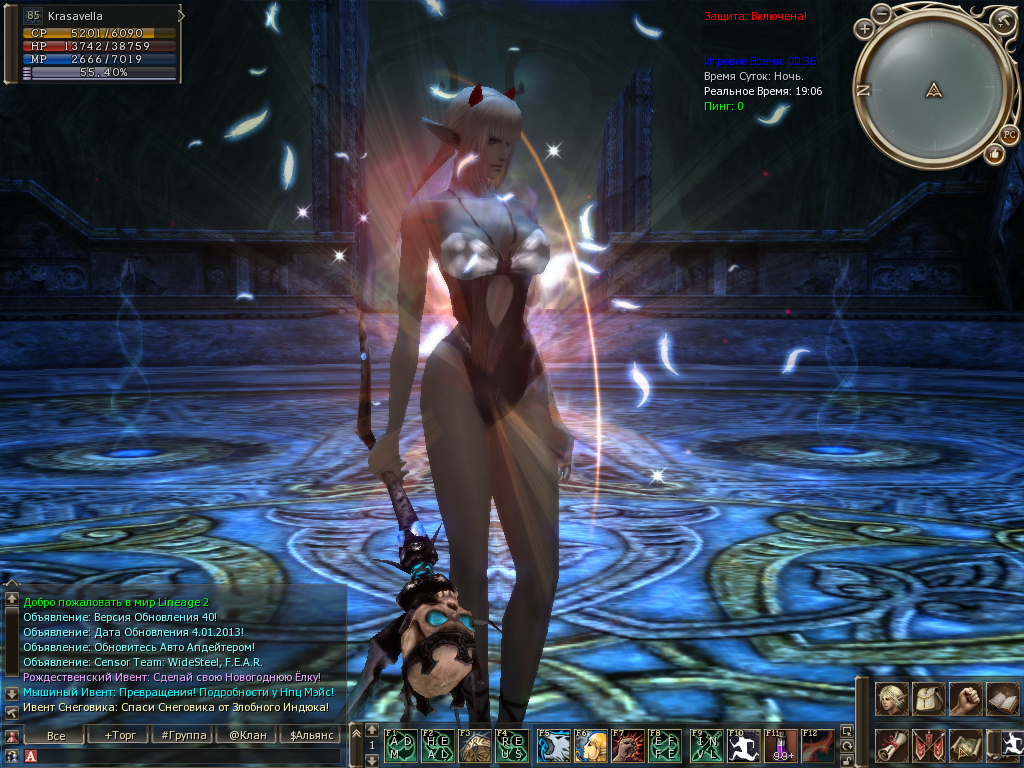Viewport: 1024px width, 768px height.
Task: Select the @Клан chat tab
Action: point(246,736)
